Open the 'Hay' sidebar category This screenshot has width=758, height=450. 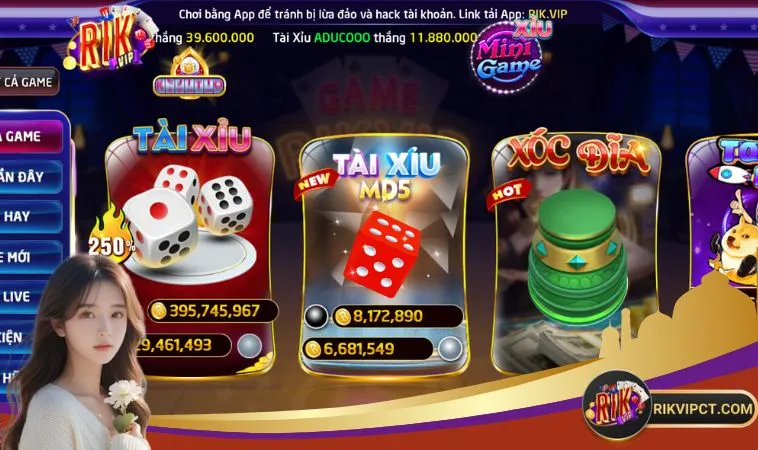25,216
